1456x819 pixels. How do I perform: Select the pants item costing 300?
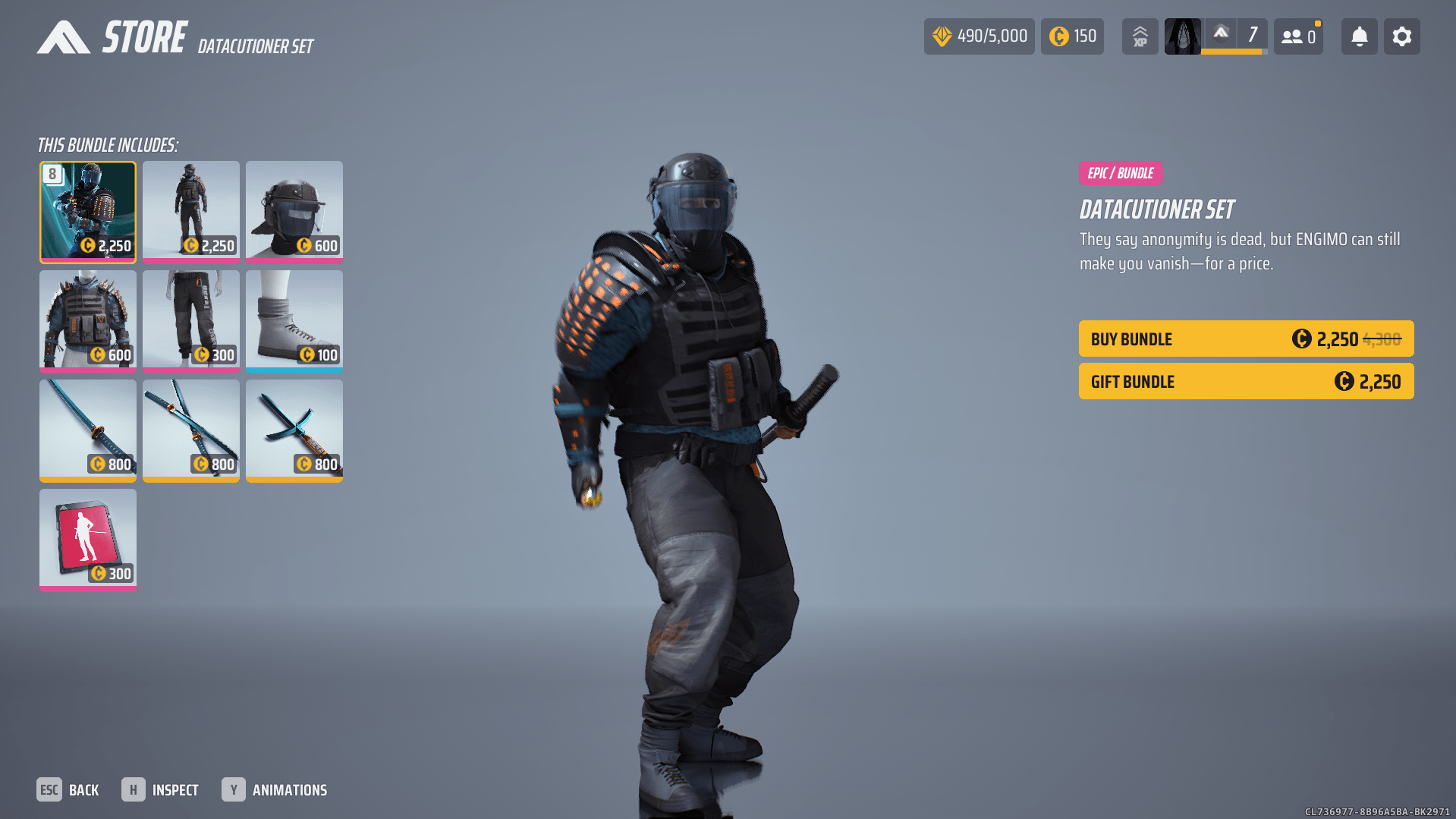[191, 321]
